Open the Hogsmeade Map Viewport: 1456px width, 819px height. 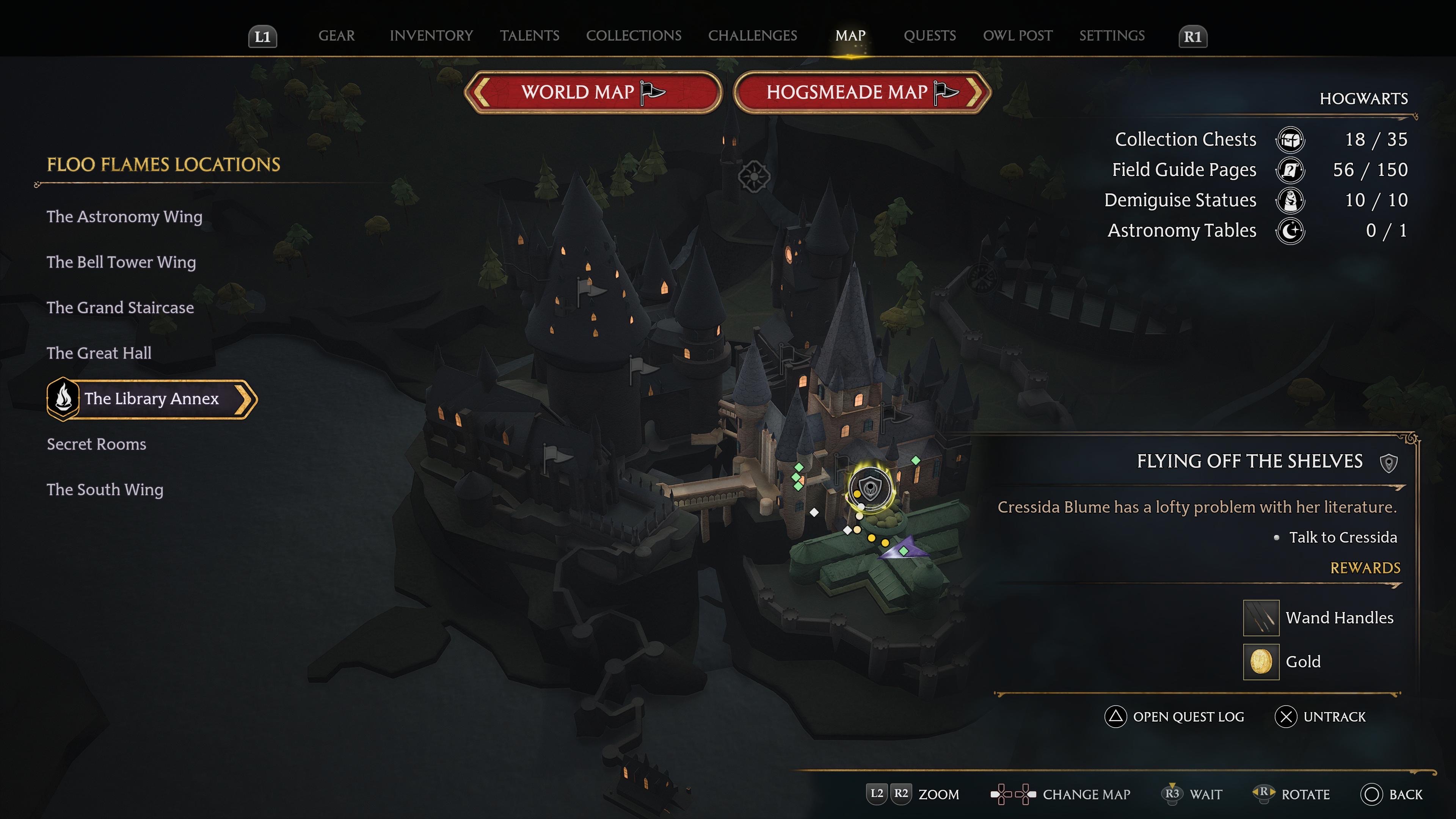tap(862, 92)
